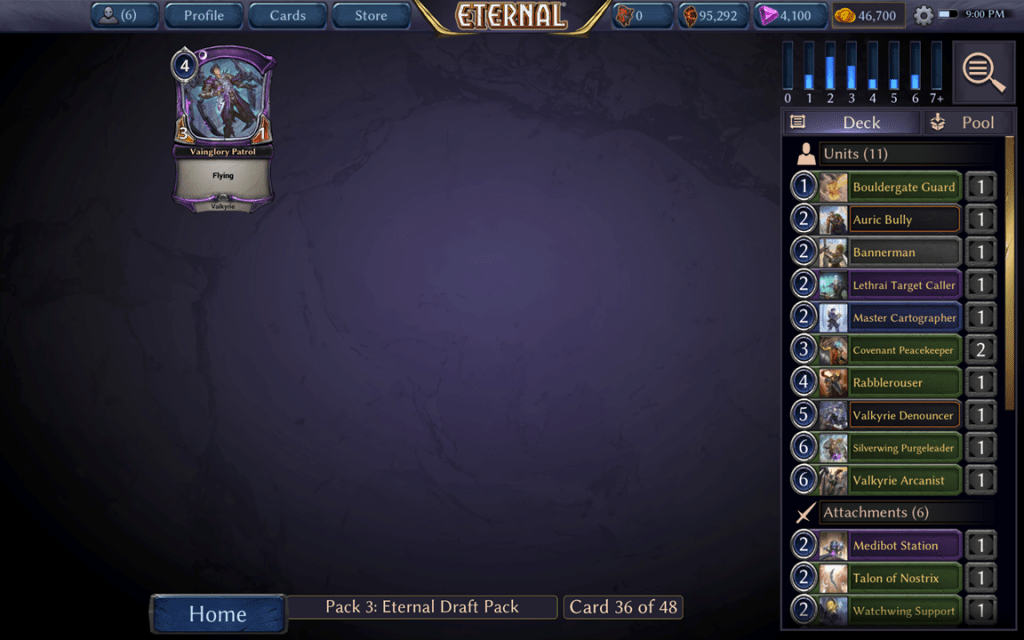Open the Cards collection menu

[287, 16]
